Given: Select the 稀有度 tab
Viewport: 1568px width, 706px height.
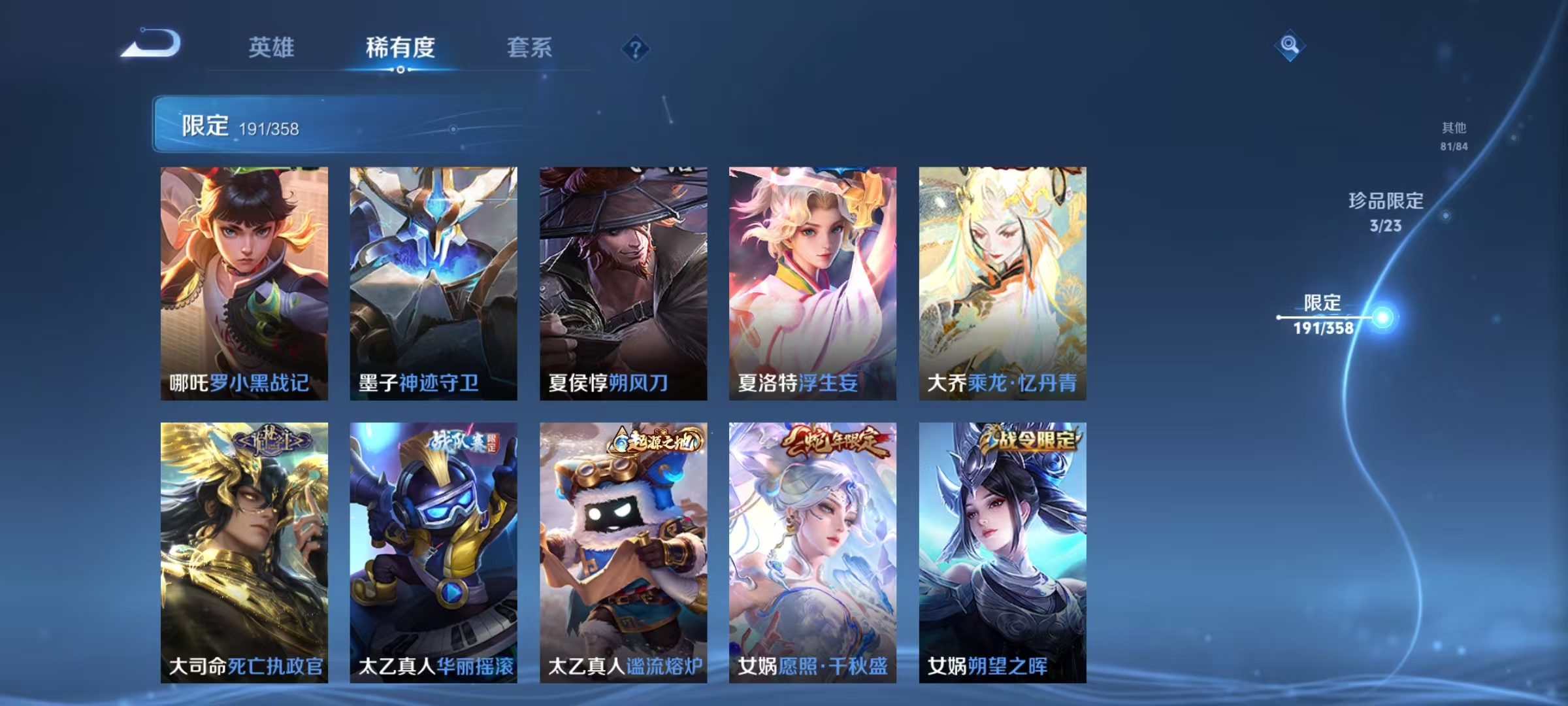Looking at the screenshot, I should pyautogui.click(x=400, y=46).
